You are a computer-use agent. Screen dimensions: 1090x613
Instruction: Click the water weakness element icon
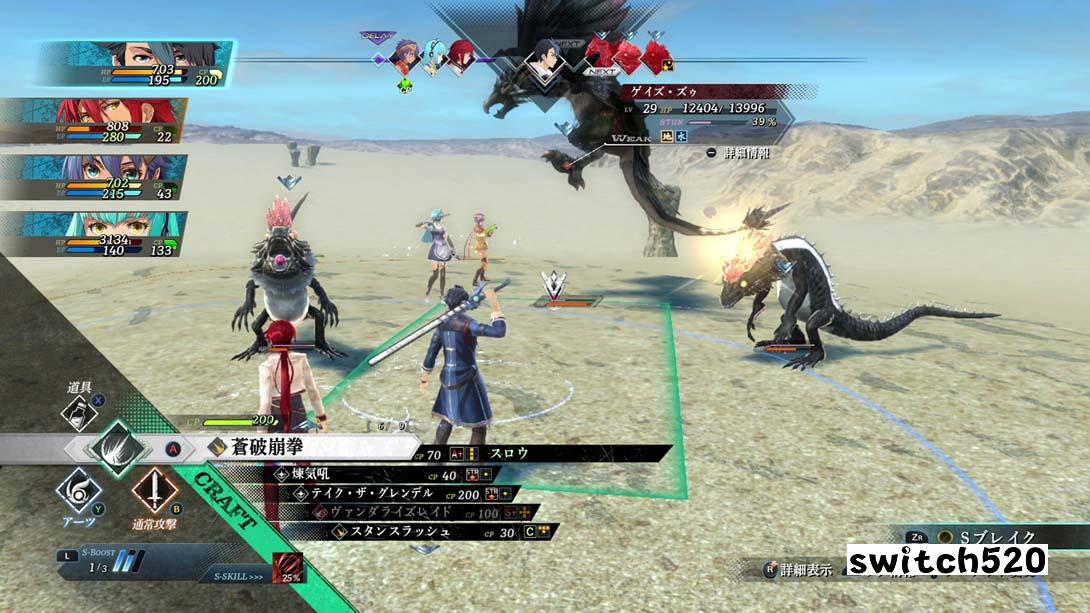(x=682, y=137)
